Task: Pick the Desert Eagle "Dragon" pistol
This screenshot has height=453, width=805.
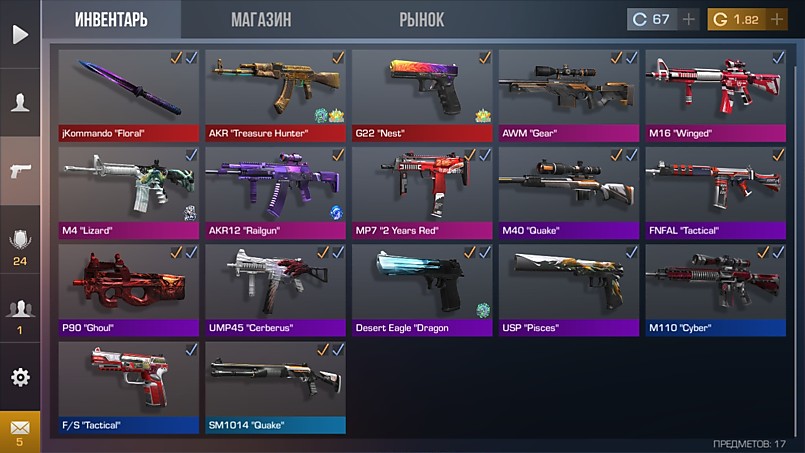Action: pyautogui.click(x=421, y=289)
